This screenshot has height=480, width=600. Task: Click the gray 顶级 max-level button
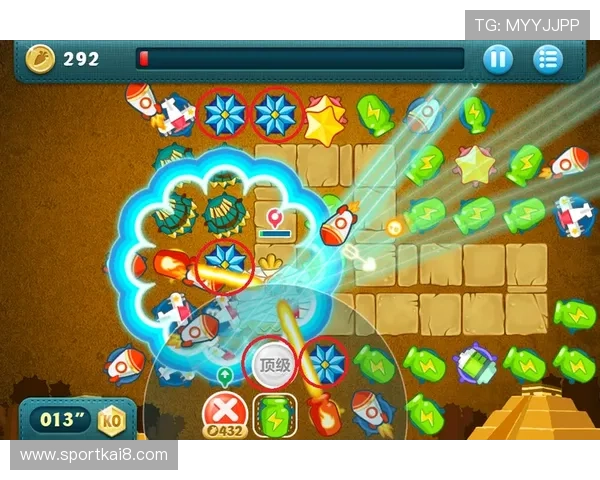[273, 365]
